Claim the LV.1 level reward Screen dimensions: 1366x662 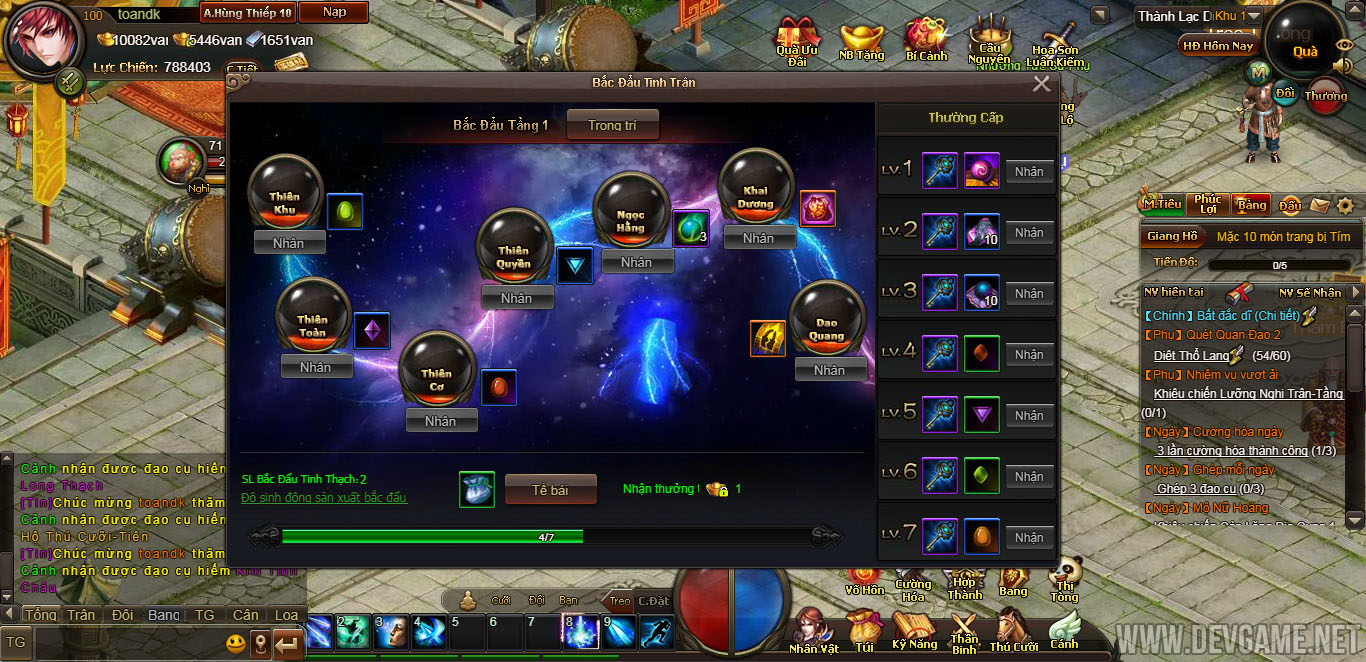[x=1029, y=172]
